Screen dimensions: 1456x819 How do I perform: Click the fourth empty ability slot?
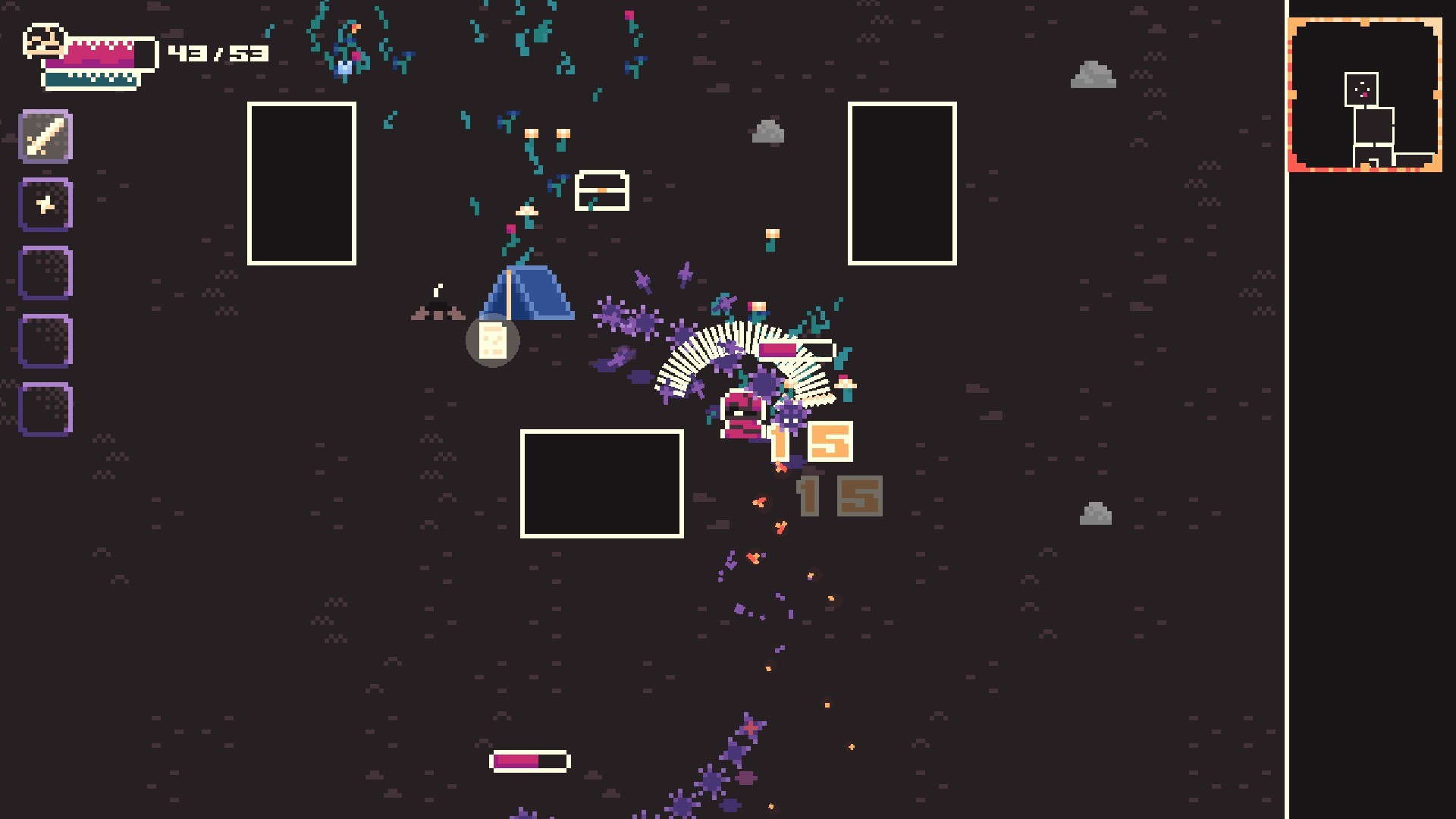click(x=45, y=340)
